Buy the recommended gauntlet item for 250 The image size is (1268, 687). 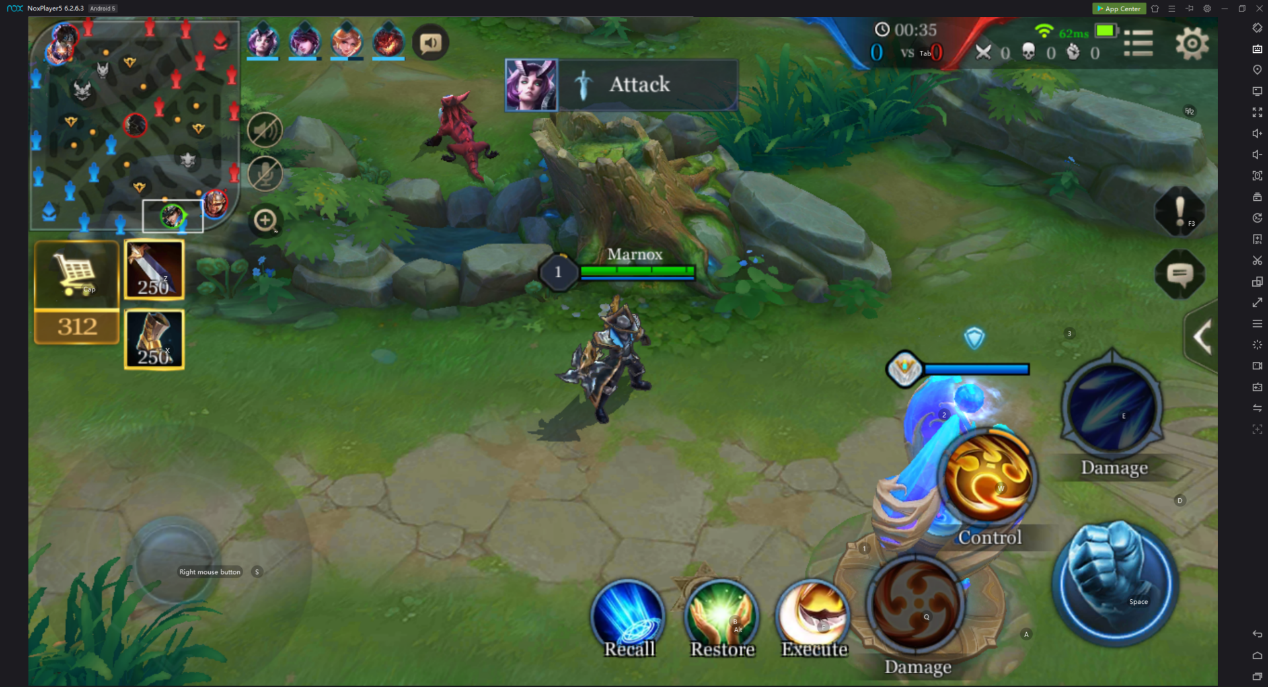[x=154, y=339]
